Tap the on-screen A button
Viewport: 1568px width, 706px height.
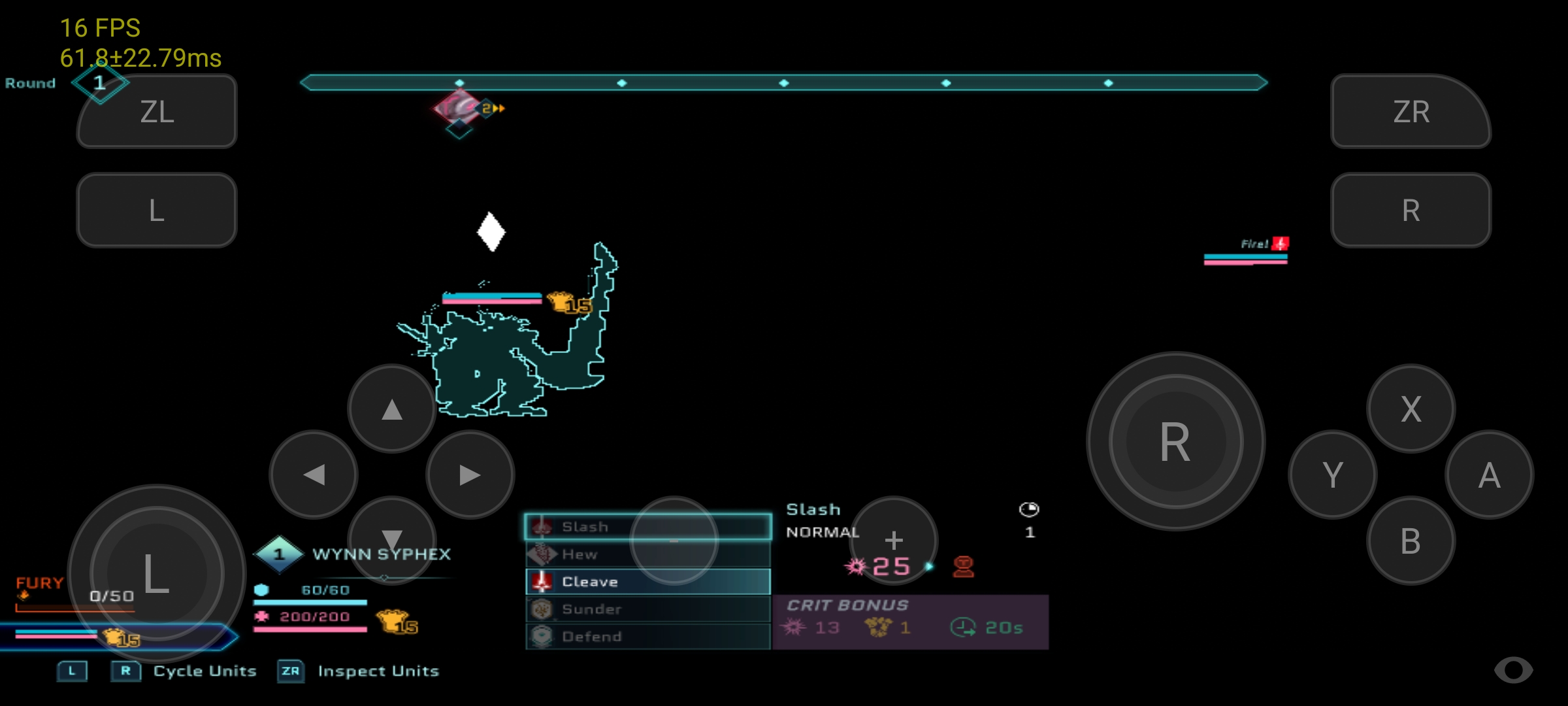pyautogui.click(x=1489, y=475)
